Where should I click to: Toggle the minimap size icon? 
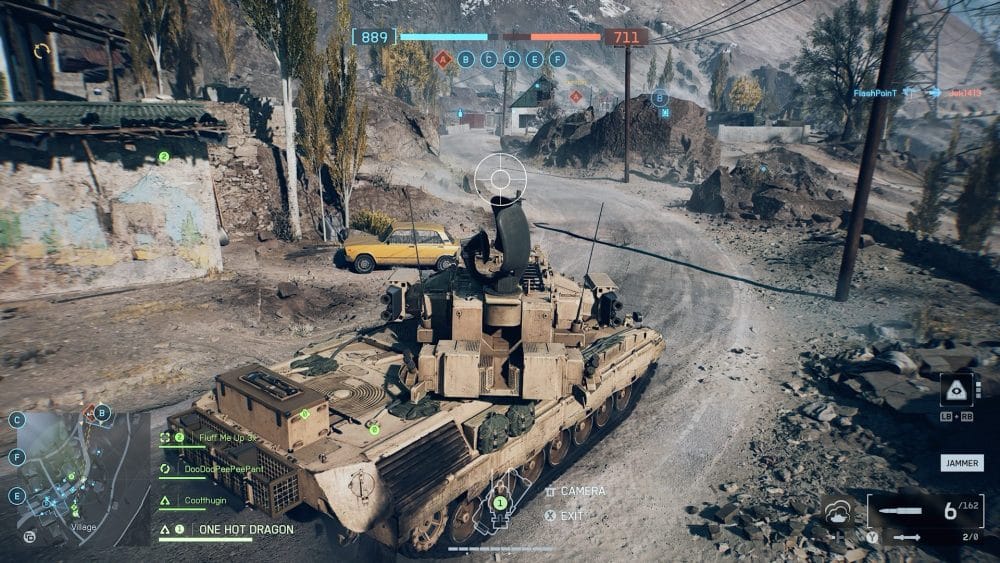click(30, 537)
